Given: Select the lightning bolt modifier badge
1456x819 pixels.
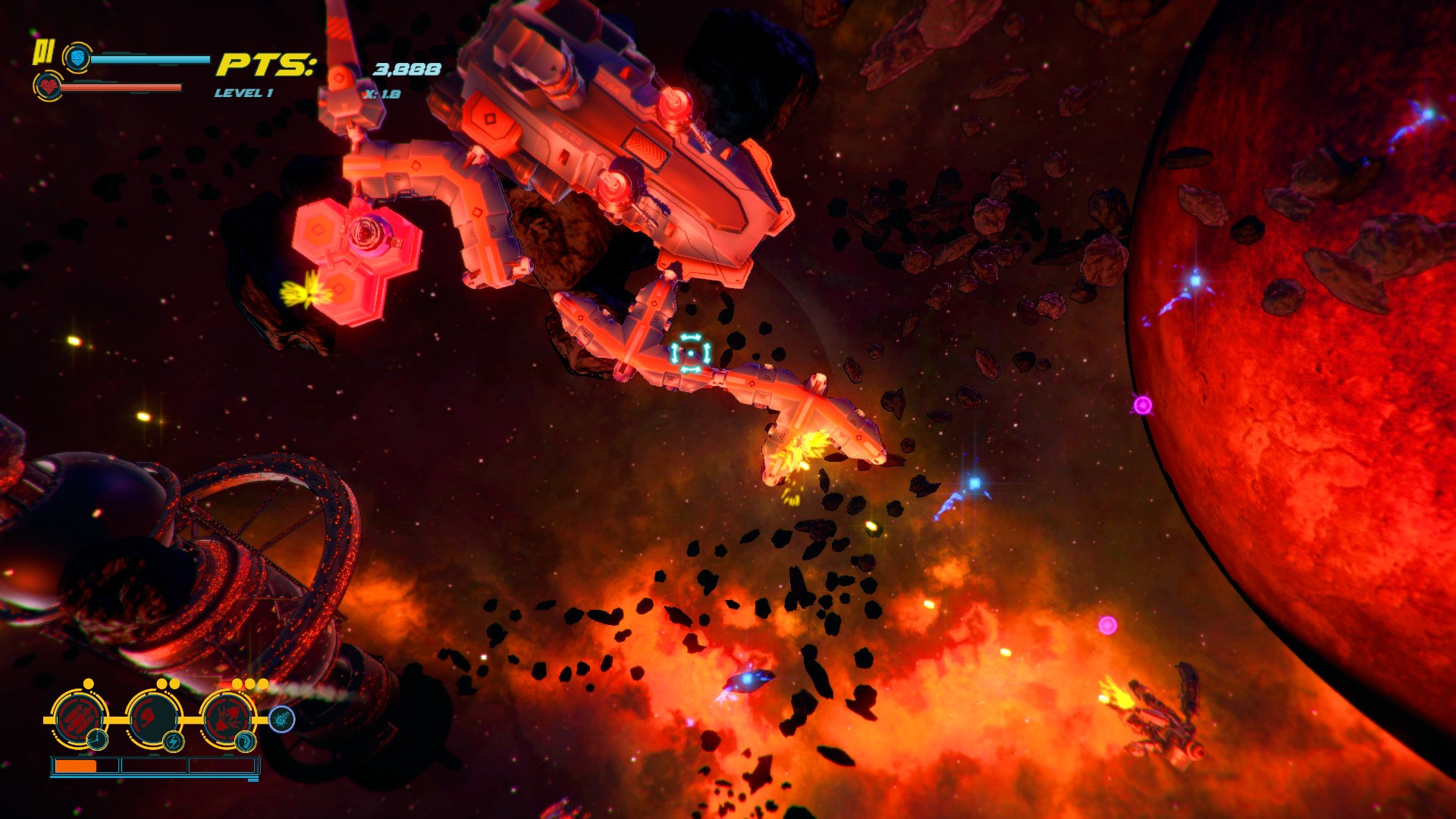Looking at the screenshot, I should [x=173, y=741].
